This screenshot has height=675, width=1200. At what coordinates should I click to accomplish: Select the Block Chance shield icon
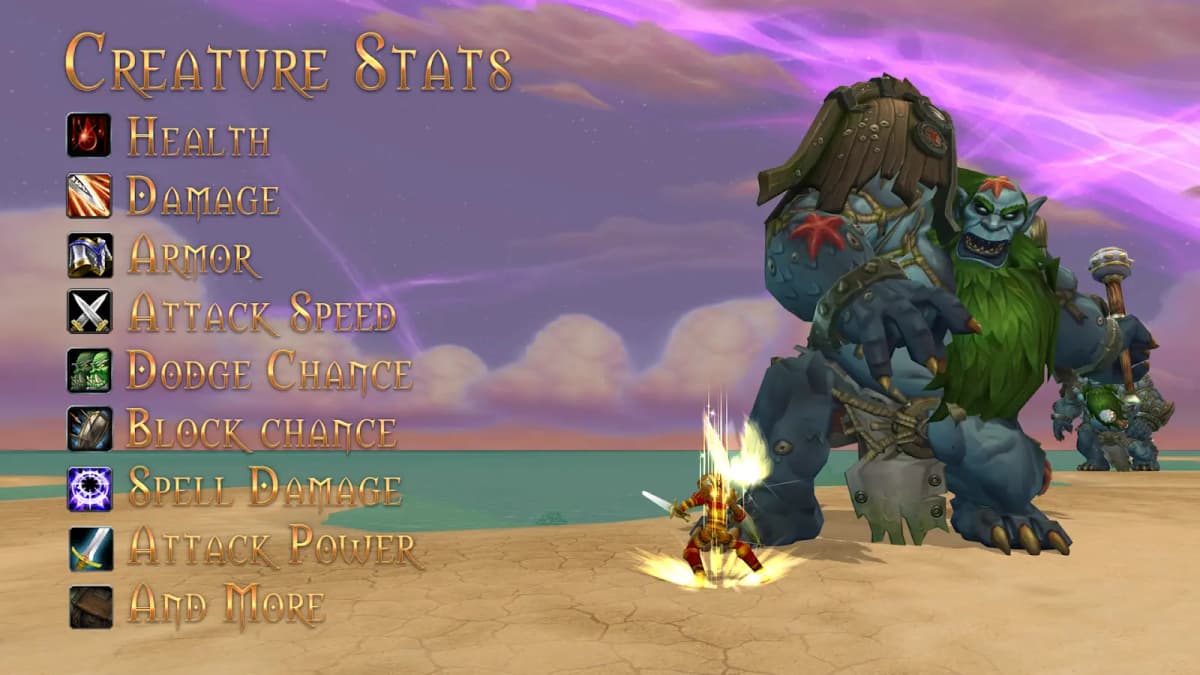click(89, 429)
